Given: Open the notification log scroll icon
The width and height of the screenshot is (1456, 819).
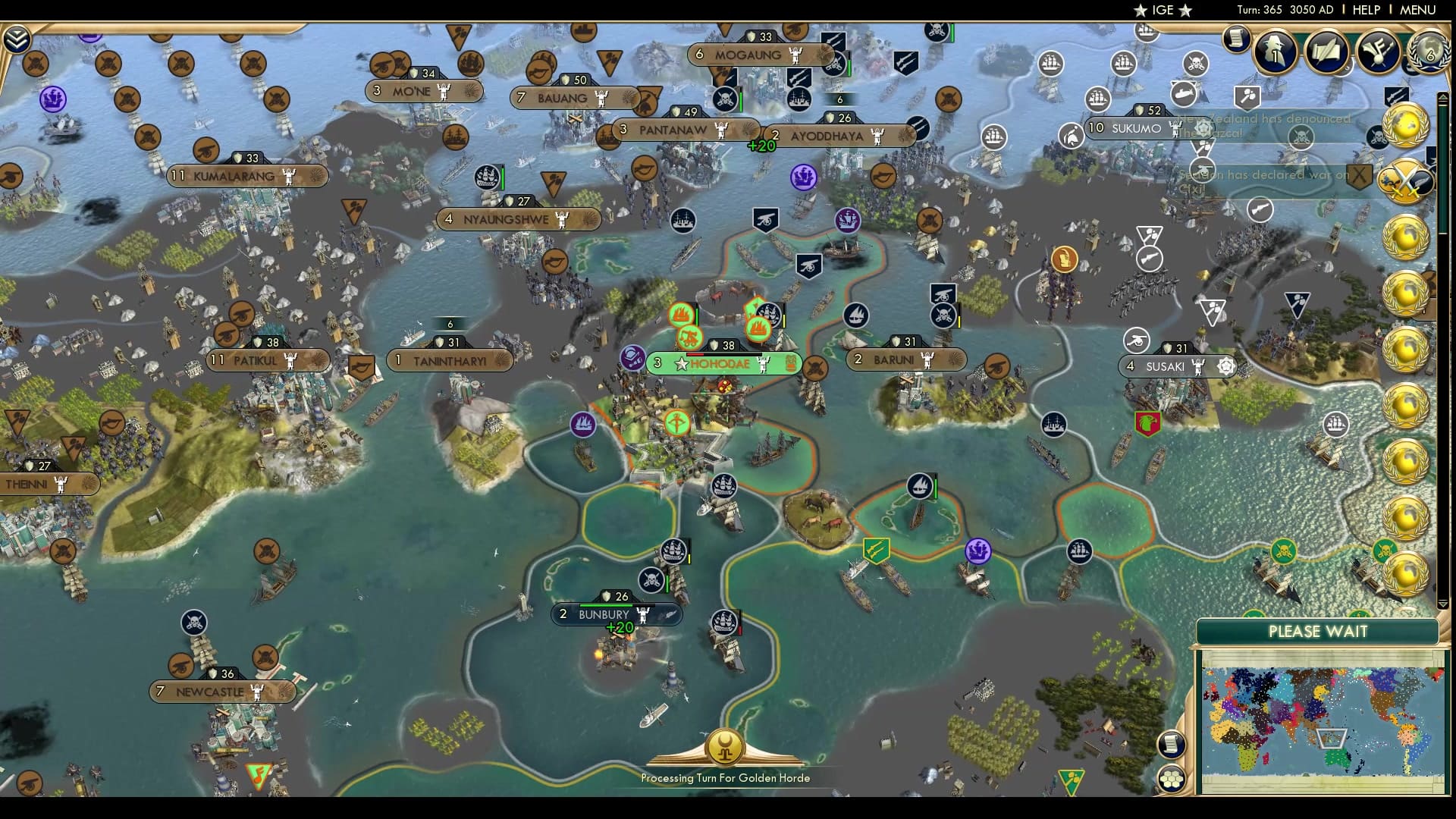Looking at the screenshot, I should (x=1238, y=40).
